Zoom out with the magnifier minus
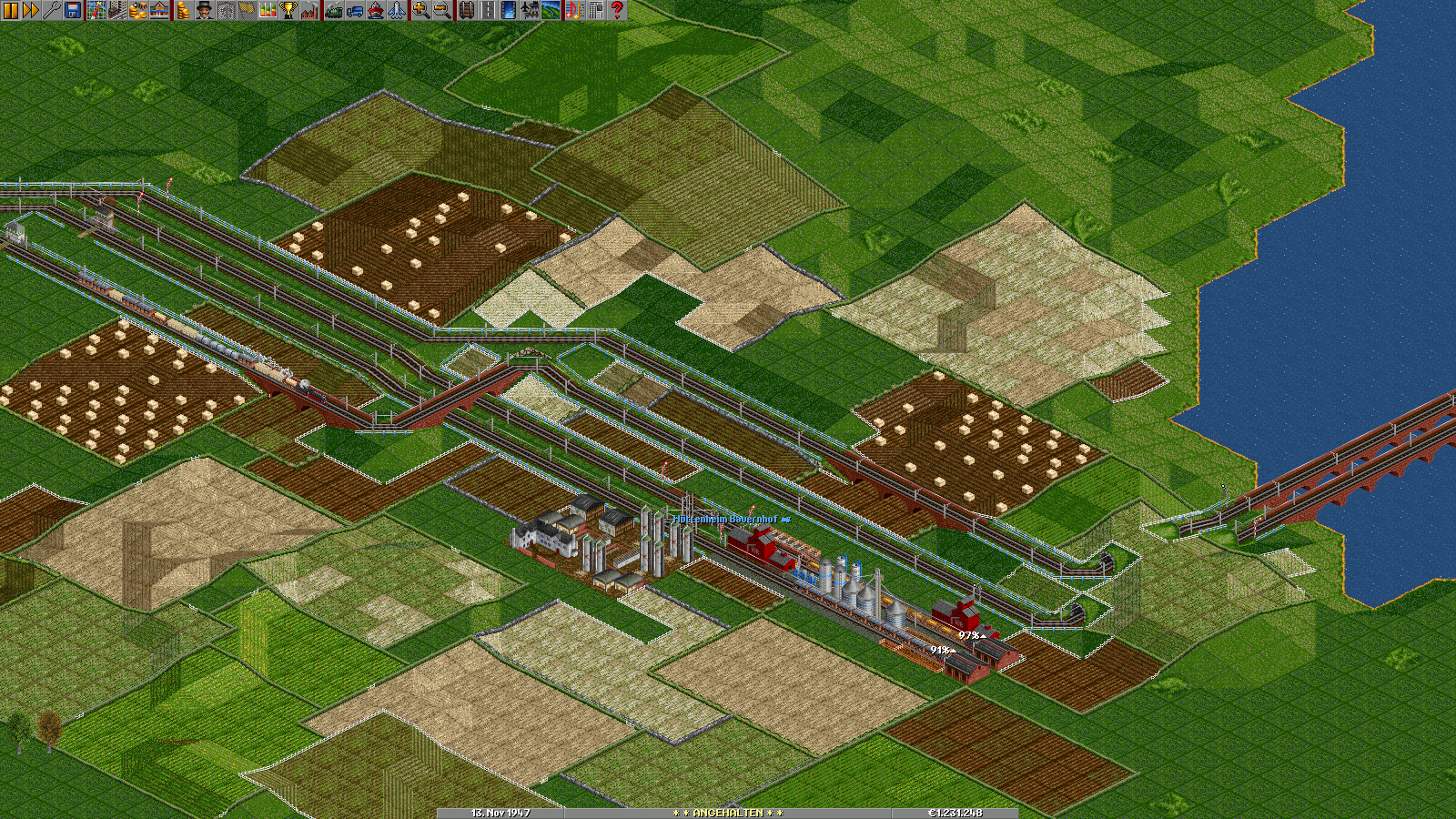The image size is (1456, 819). (x=441, y=10)
